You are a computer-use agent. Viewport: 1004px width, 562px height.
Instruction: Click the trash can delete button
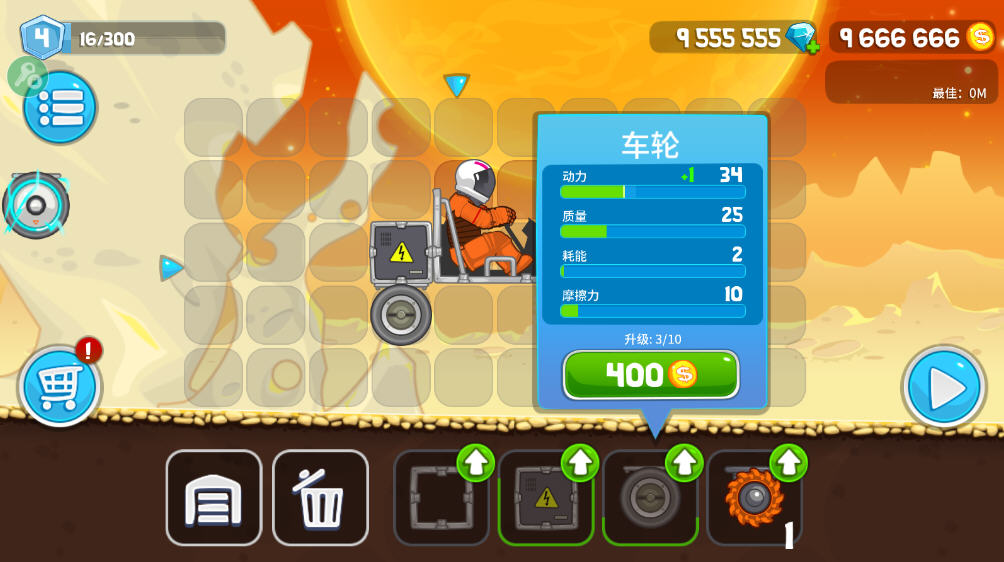320,497
